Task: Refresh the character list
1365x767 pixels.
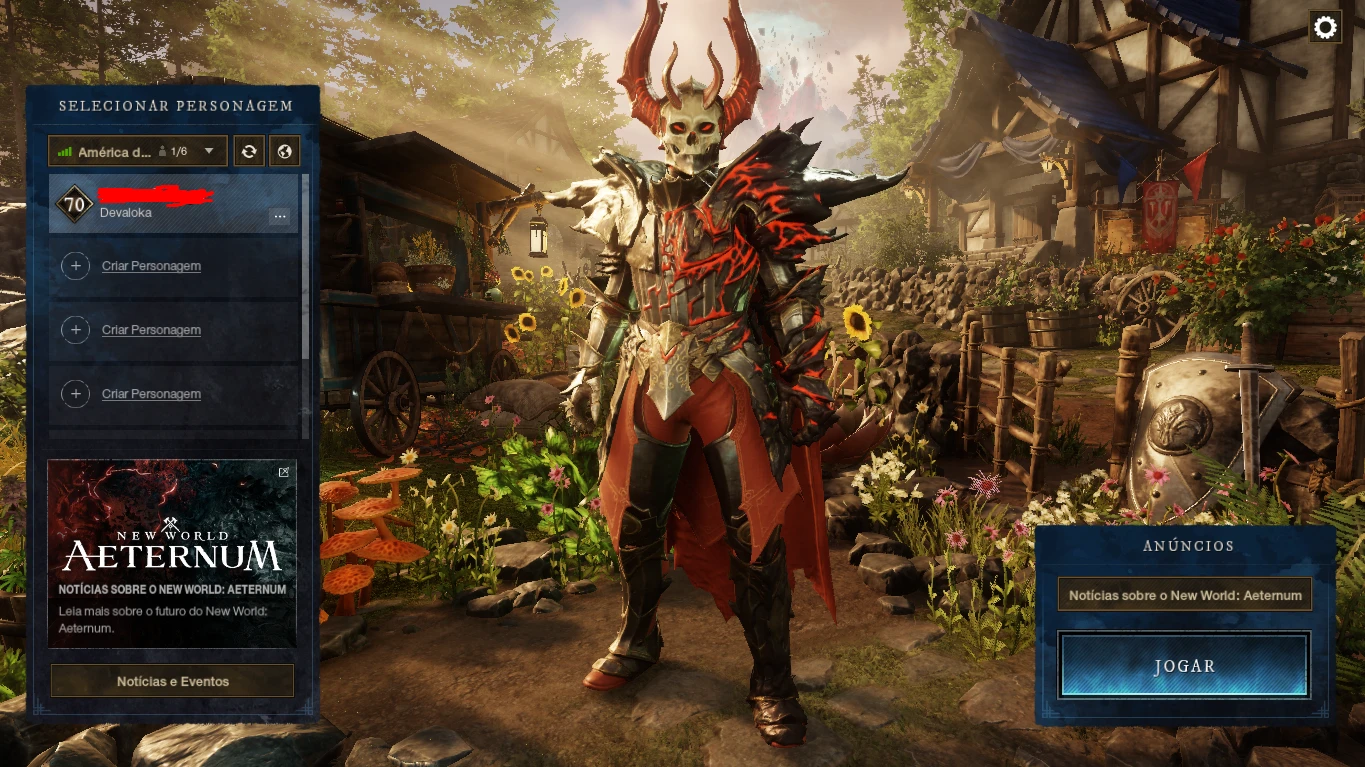Action: pos(249,152)
